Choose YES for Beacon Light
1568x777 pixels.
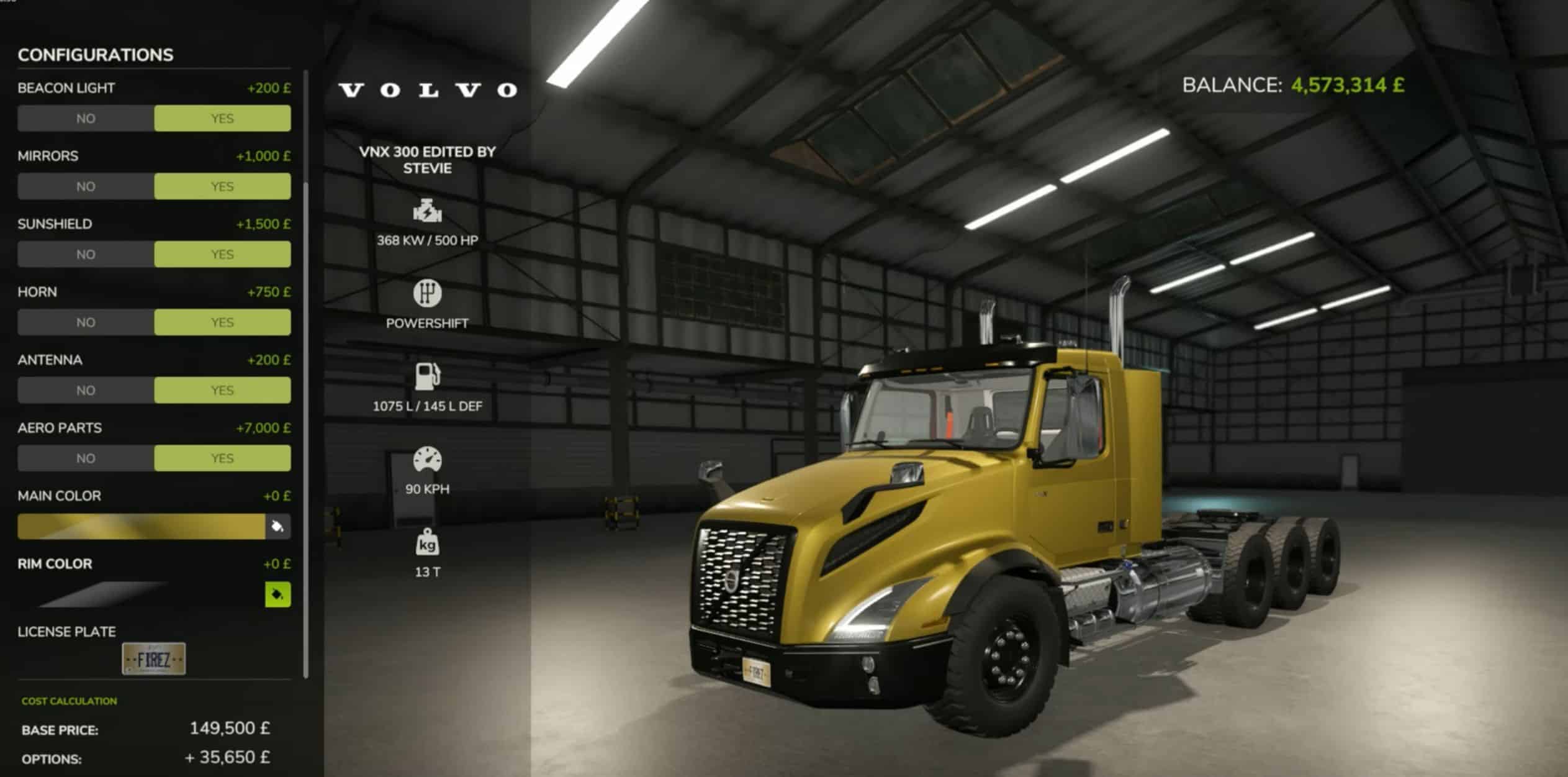tap(222, 119)
